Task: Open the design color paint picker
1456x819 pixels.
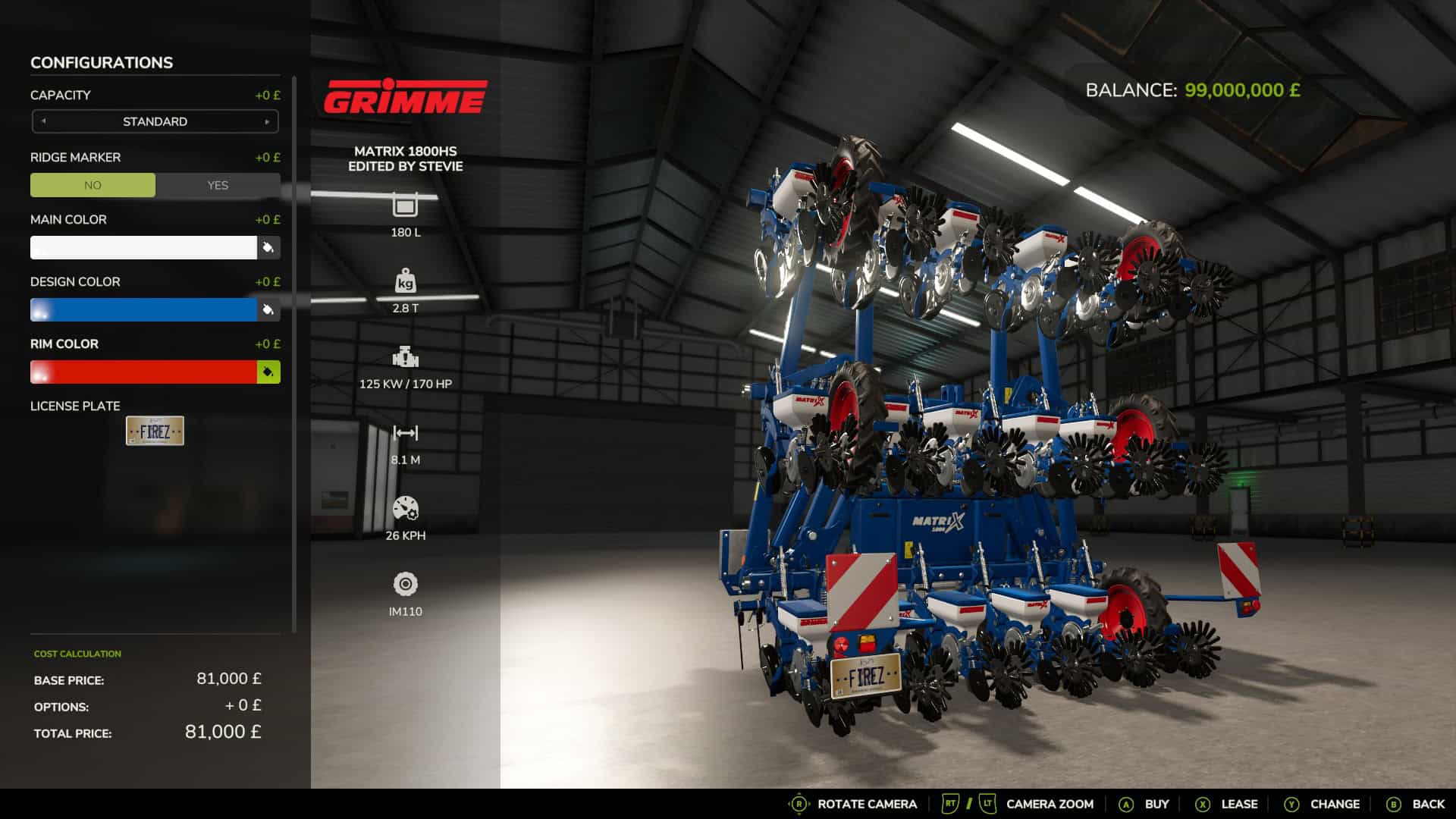Action: (268, 309)
